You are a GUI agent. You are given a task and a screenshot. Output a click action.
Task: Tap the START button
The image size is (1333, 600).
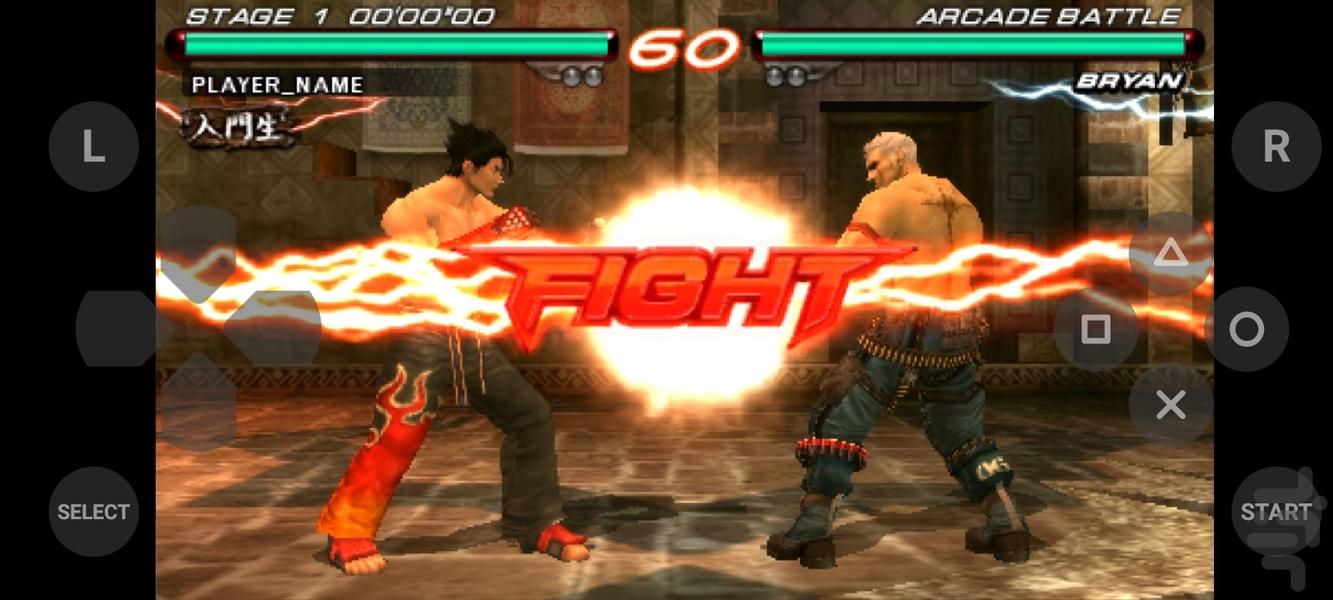pos(1276,512)
